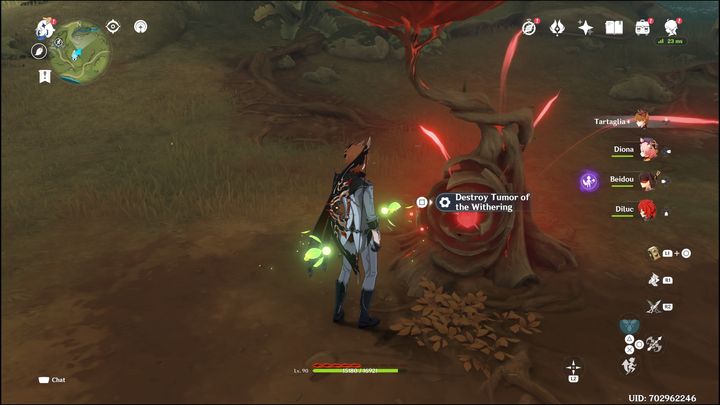Toggle the eye-shaped elemental sight icon
Screen dimensions: 720x405
coord(112,26)
